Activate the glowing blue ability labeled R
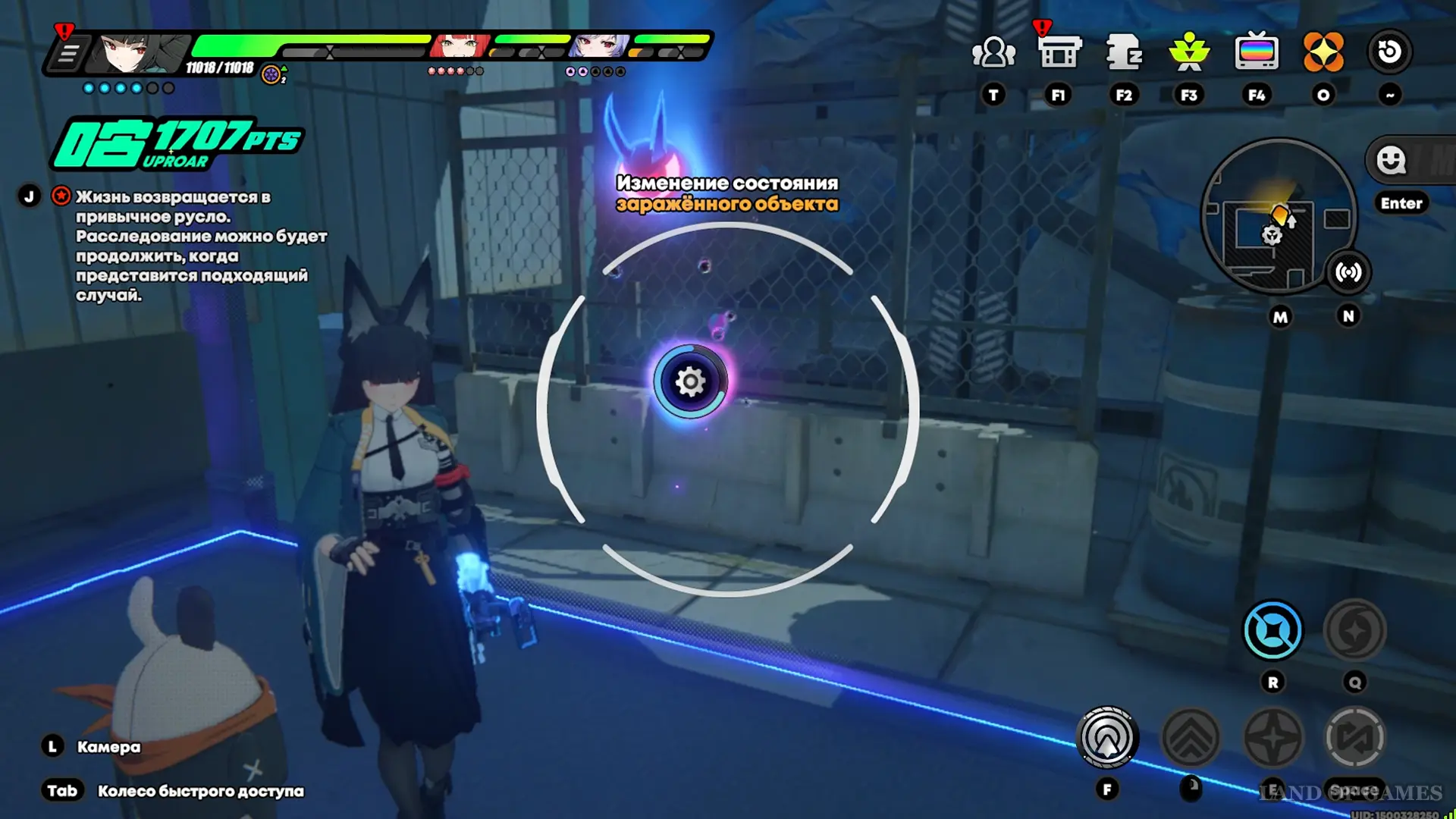Image resolution: width=1456 pixels, height=819 pixels. tap(1273, 630)
